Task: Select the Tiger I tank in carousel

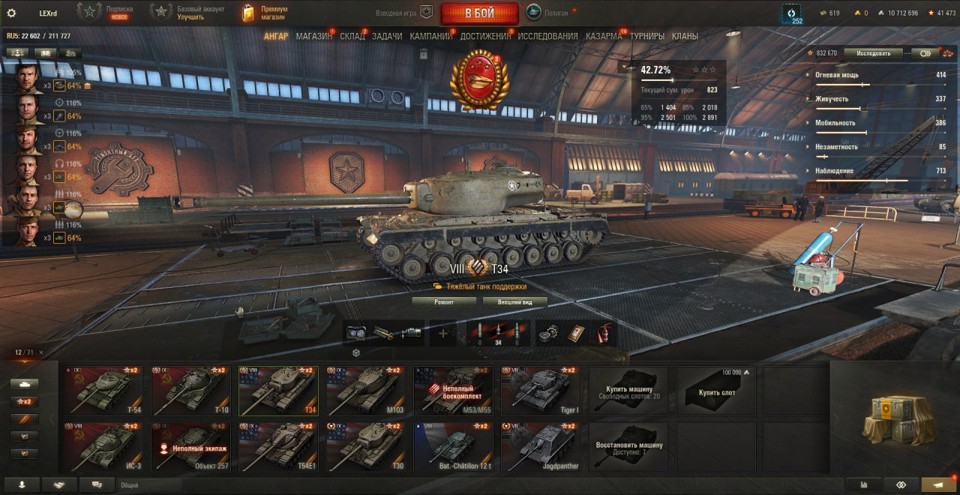Action: tap(540, 388)
